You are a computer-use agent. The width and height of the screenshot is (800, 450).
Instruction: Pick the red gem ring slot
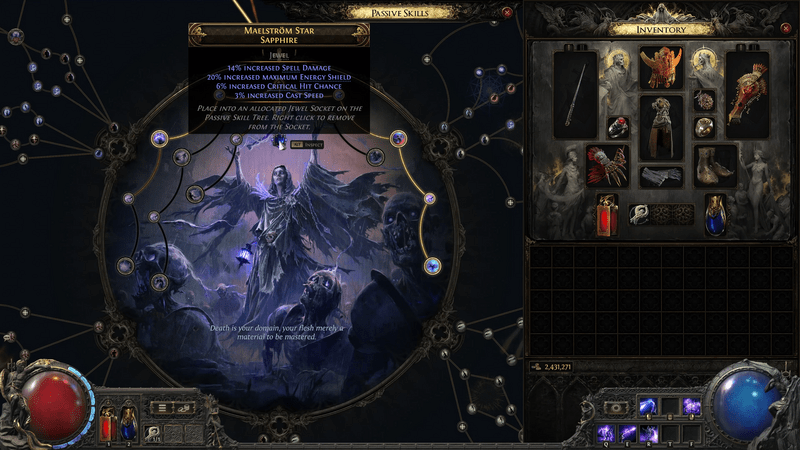[x=619, y=128]
